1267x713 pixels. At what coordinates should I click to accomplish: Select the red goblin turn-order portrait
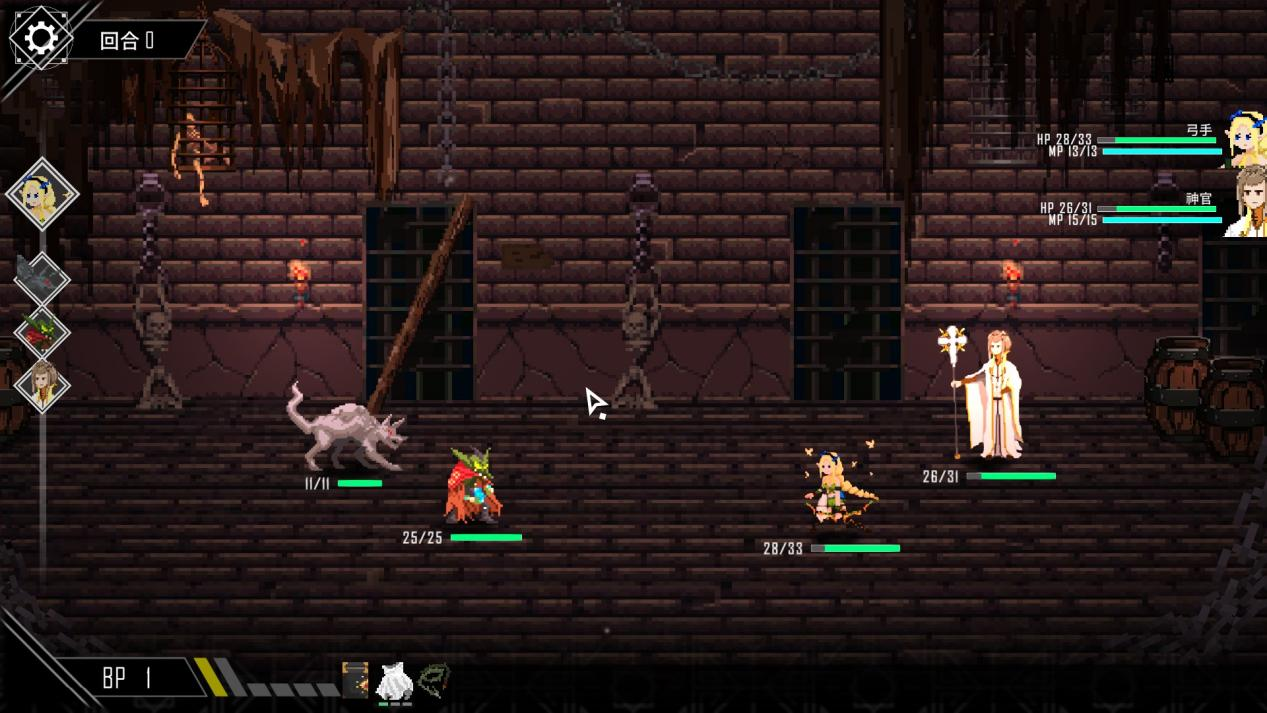[x=41, y=333]
